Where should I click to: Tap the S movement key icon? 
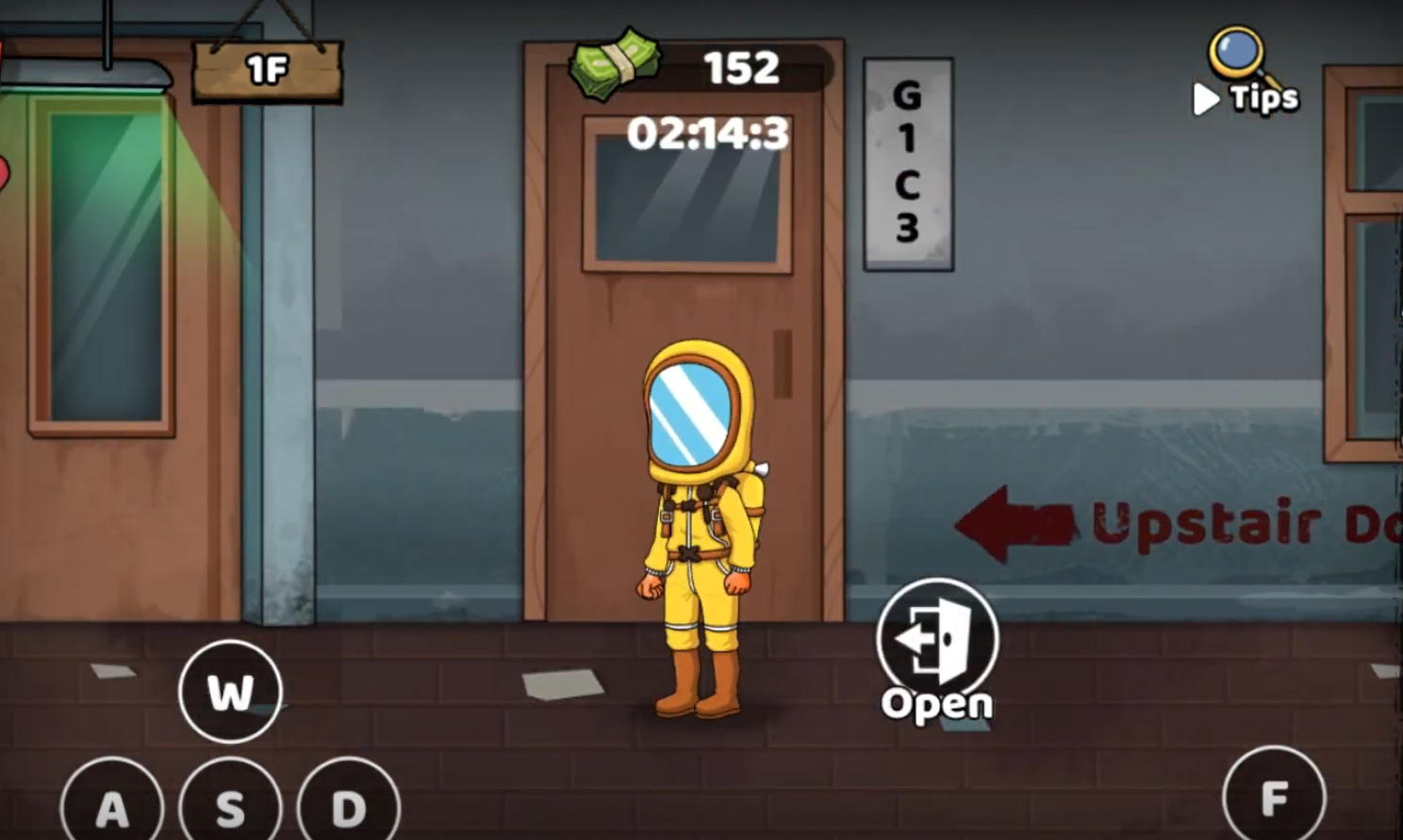click(231, 806)
